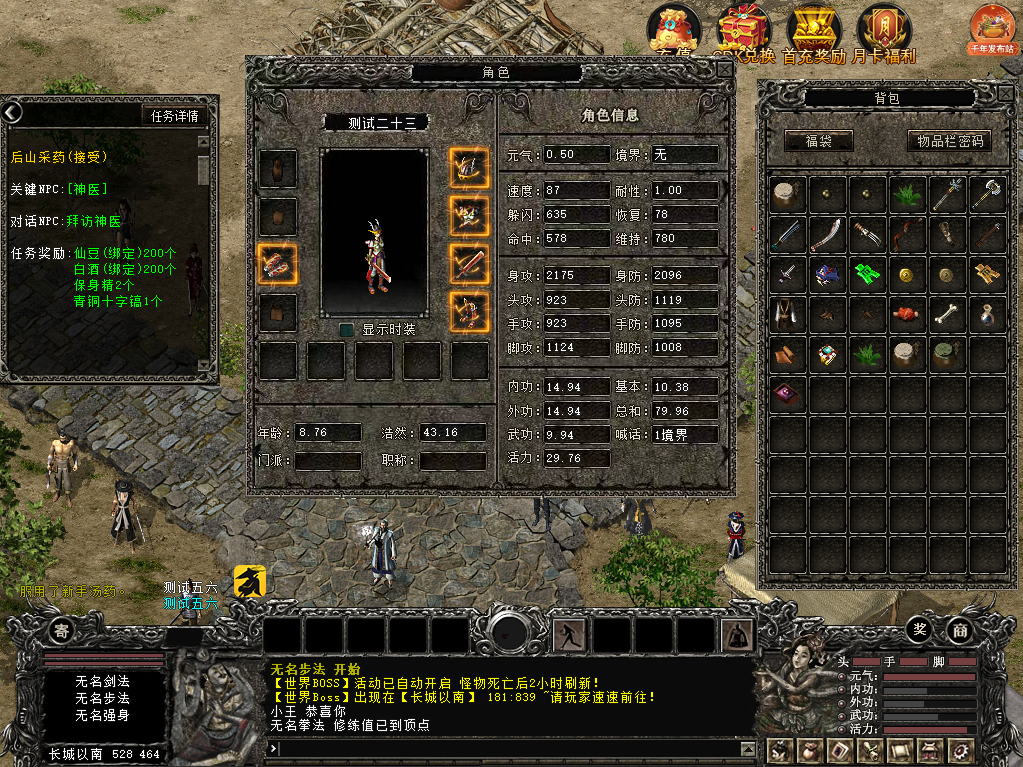The width and height of the screenshot is (1023, 767).
Task: Select the 无名步法 skill entry
Action: [103, 698]
